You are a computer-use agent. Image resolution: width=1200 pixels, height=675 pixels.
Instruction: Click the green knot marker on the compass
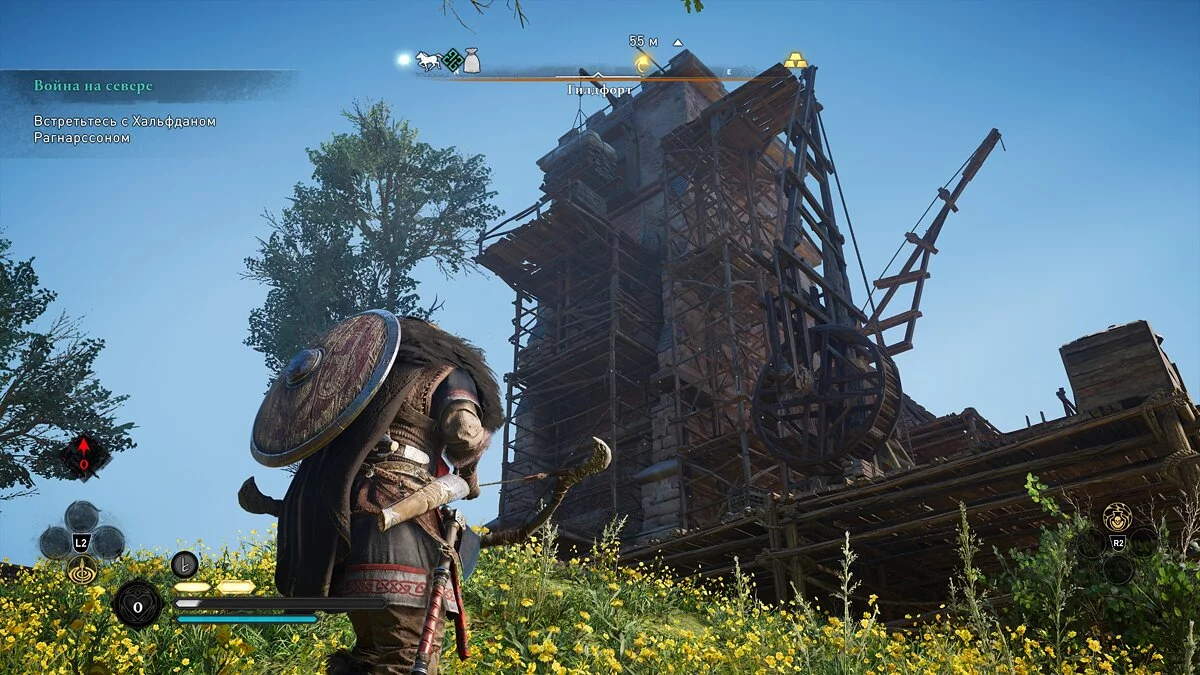[x=452, y=60]
